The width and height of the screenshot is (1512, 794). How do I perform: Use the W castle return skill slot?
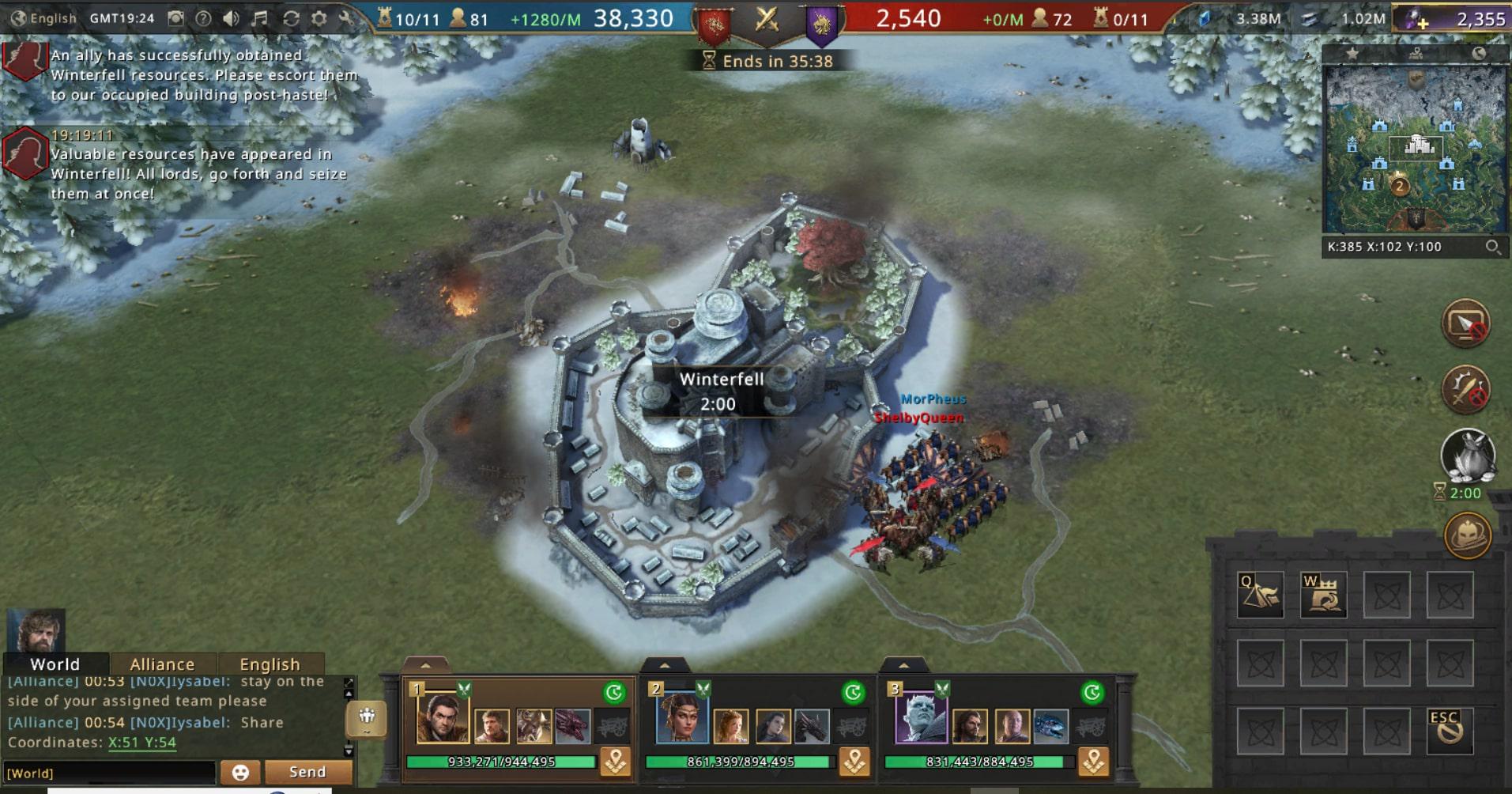click(x=1323, y=595)
